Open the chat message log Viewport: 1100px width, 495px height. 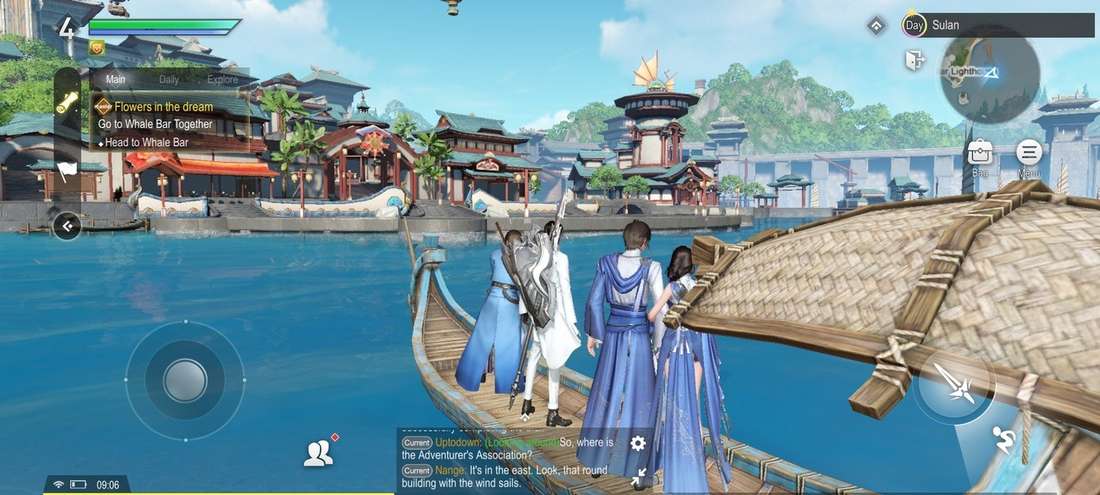pos(510,460)
